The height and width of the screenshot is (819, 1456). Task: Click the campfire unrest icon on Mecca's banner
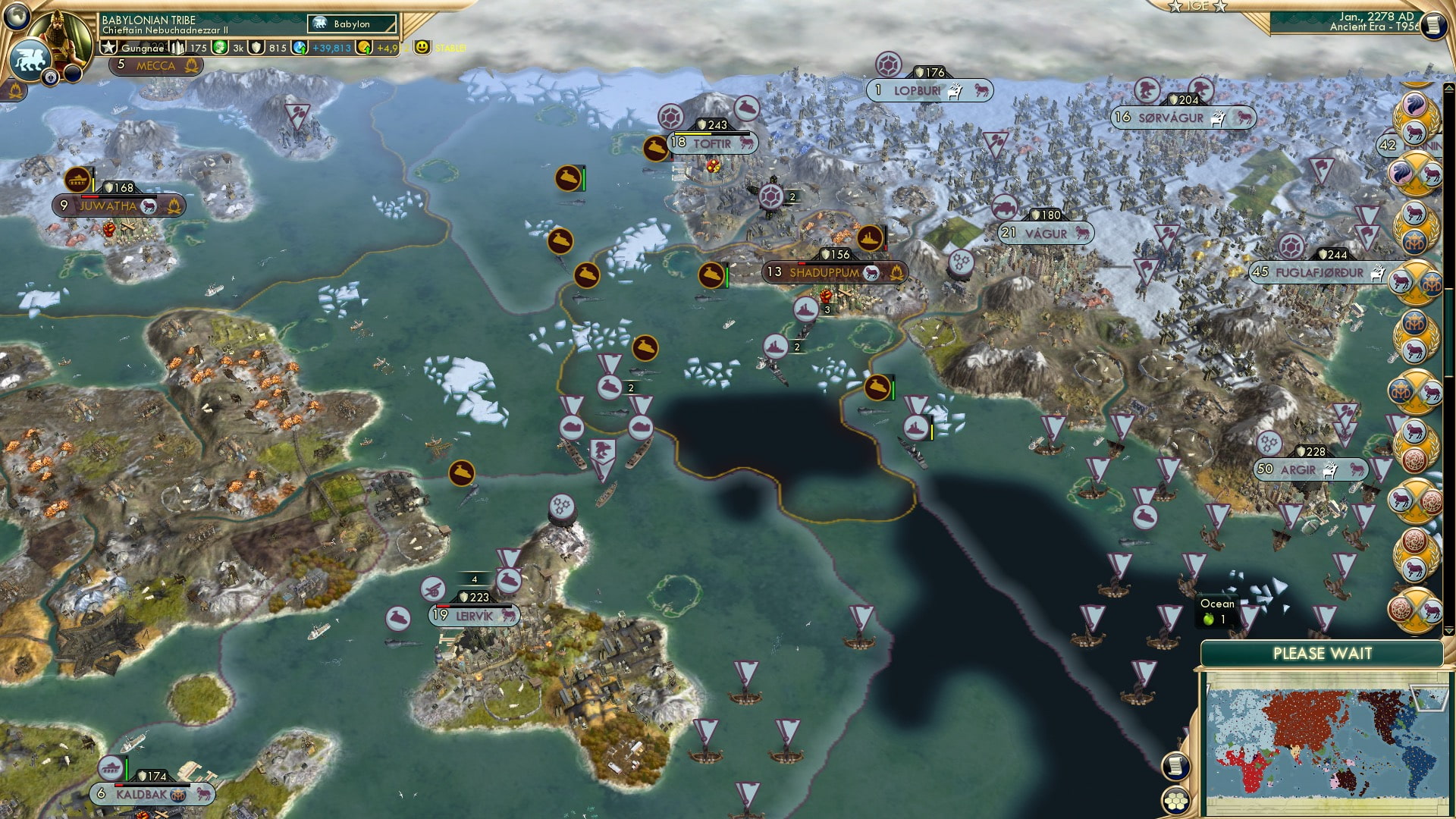[x=192, y=66]
